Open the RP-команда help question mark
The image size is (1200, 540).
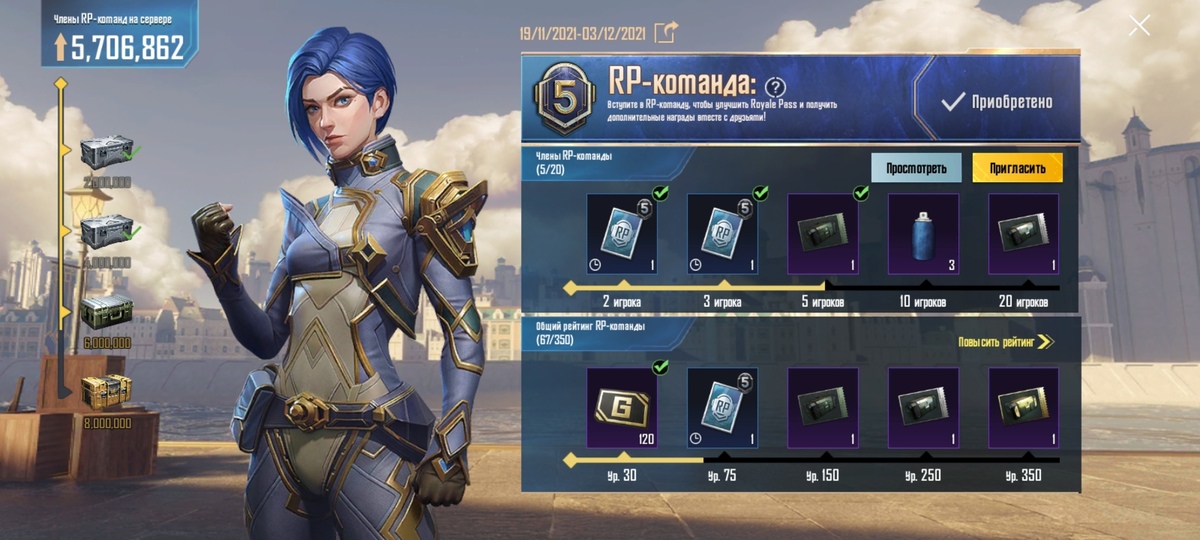tap(775, 88)
